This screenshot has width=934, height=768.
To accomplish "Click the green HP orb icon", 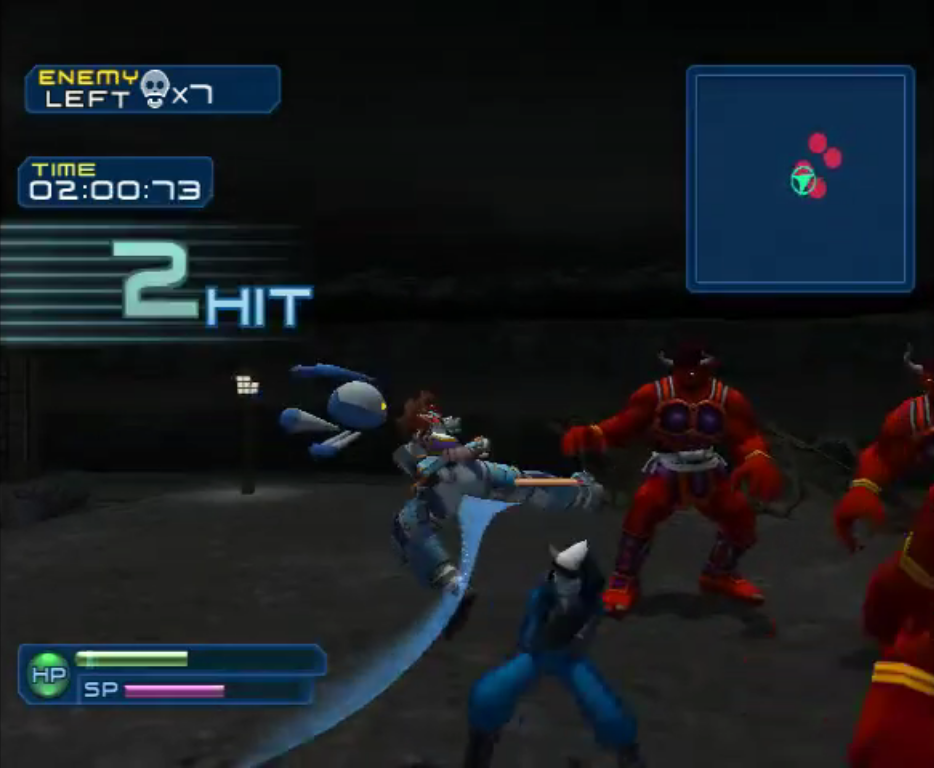I will pos(47,676).
